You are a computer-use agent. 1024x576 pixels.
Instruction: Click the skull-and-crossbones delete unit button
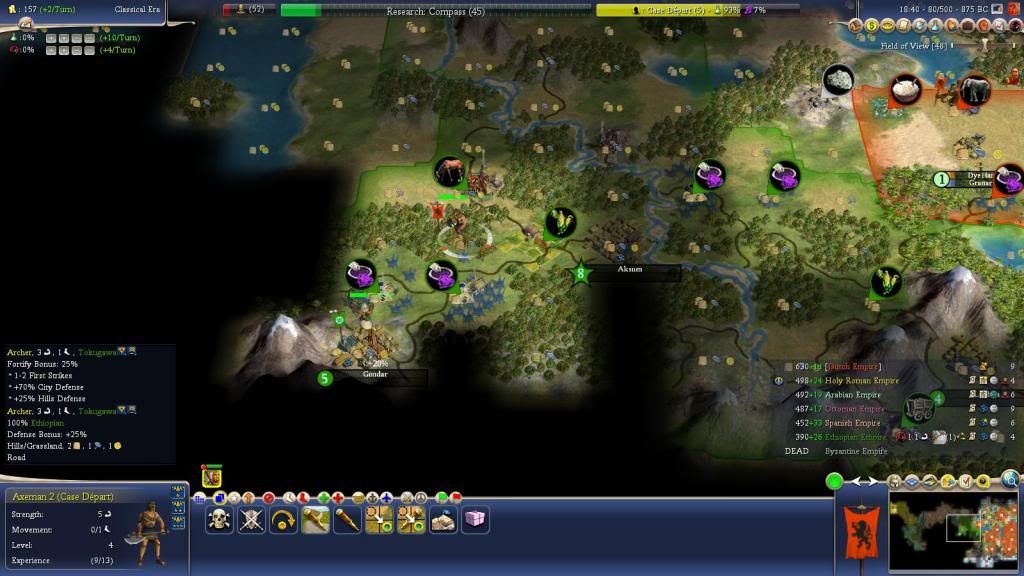point(219,519)
